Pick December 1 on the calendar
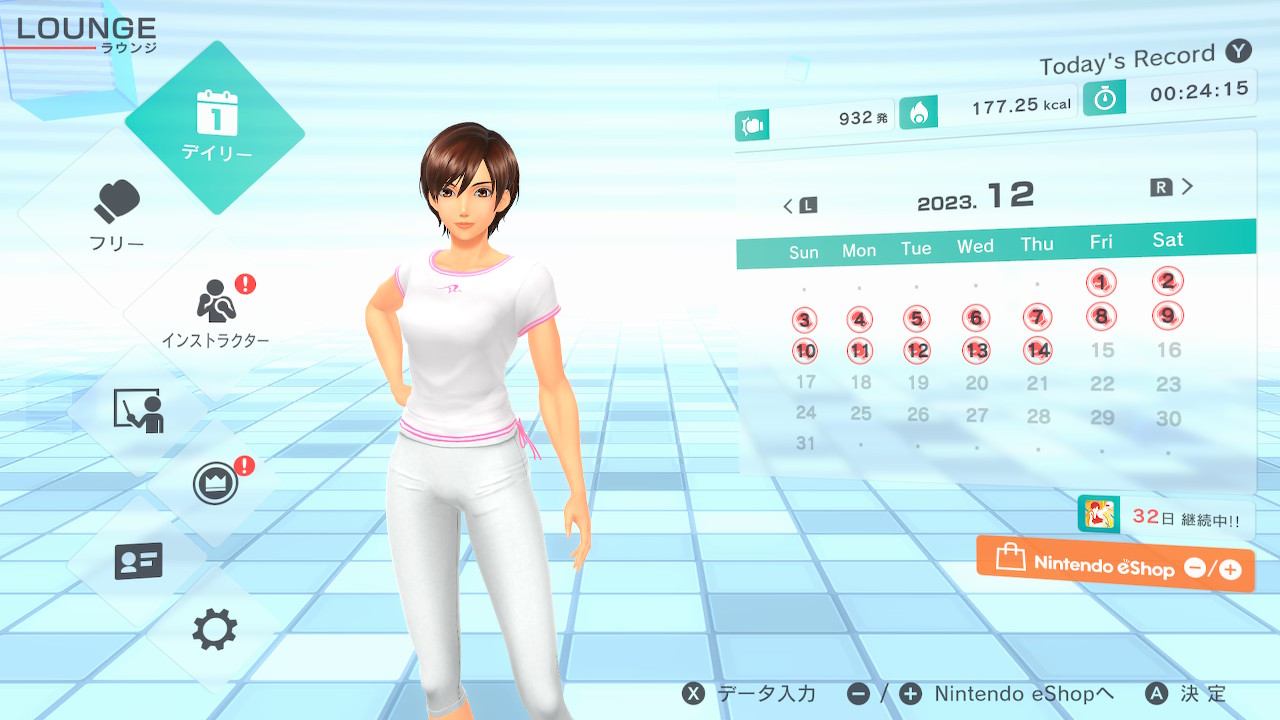This screenshot has height=720, width=1280. coord(1101,283)
